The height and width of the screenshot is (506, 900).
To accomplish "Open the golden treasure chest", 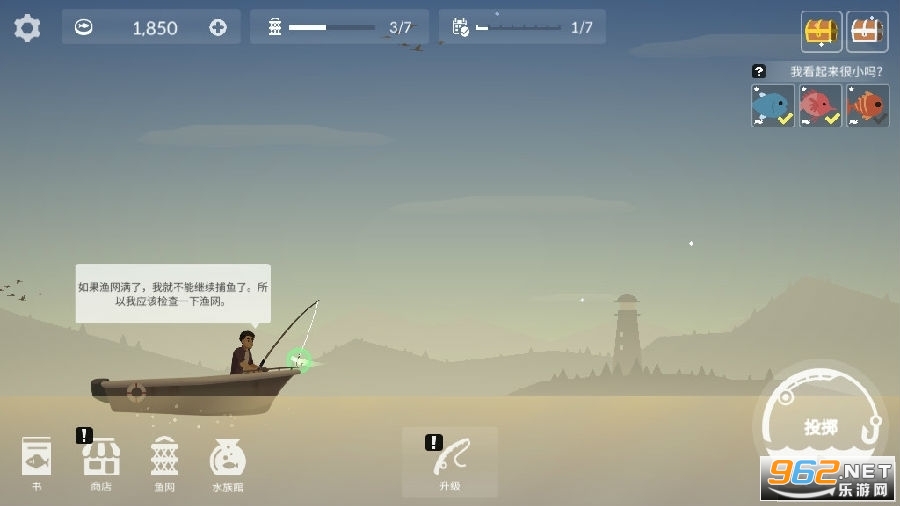I will click(822, 31).
